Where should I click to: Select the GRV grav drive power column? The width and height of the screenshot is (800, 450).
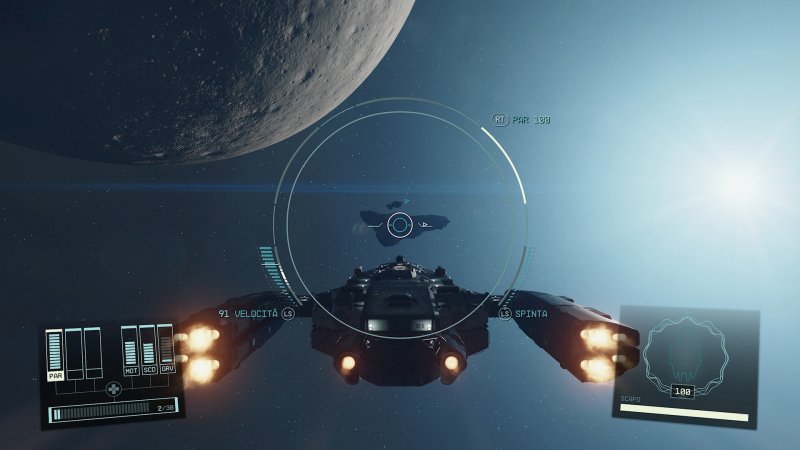pos(166,349)
